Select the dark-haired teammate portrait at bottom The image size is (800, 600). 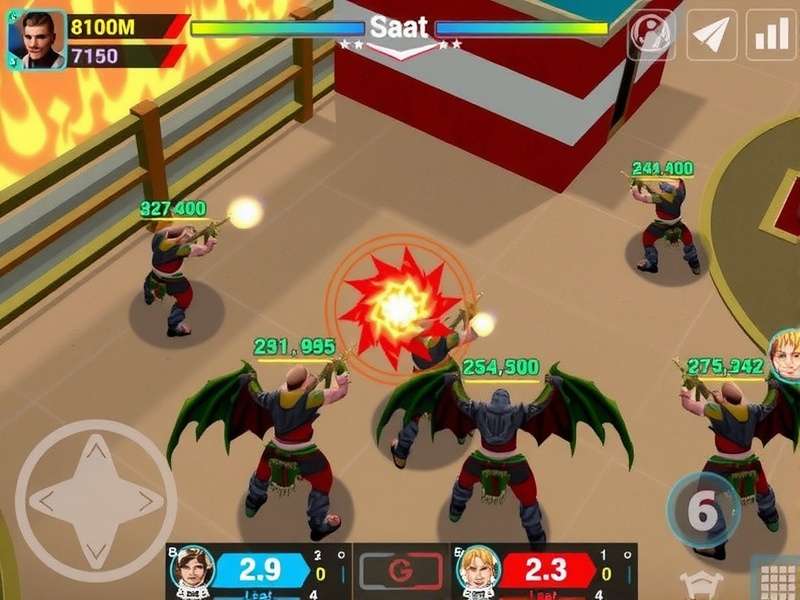(x=191, y=570)
